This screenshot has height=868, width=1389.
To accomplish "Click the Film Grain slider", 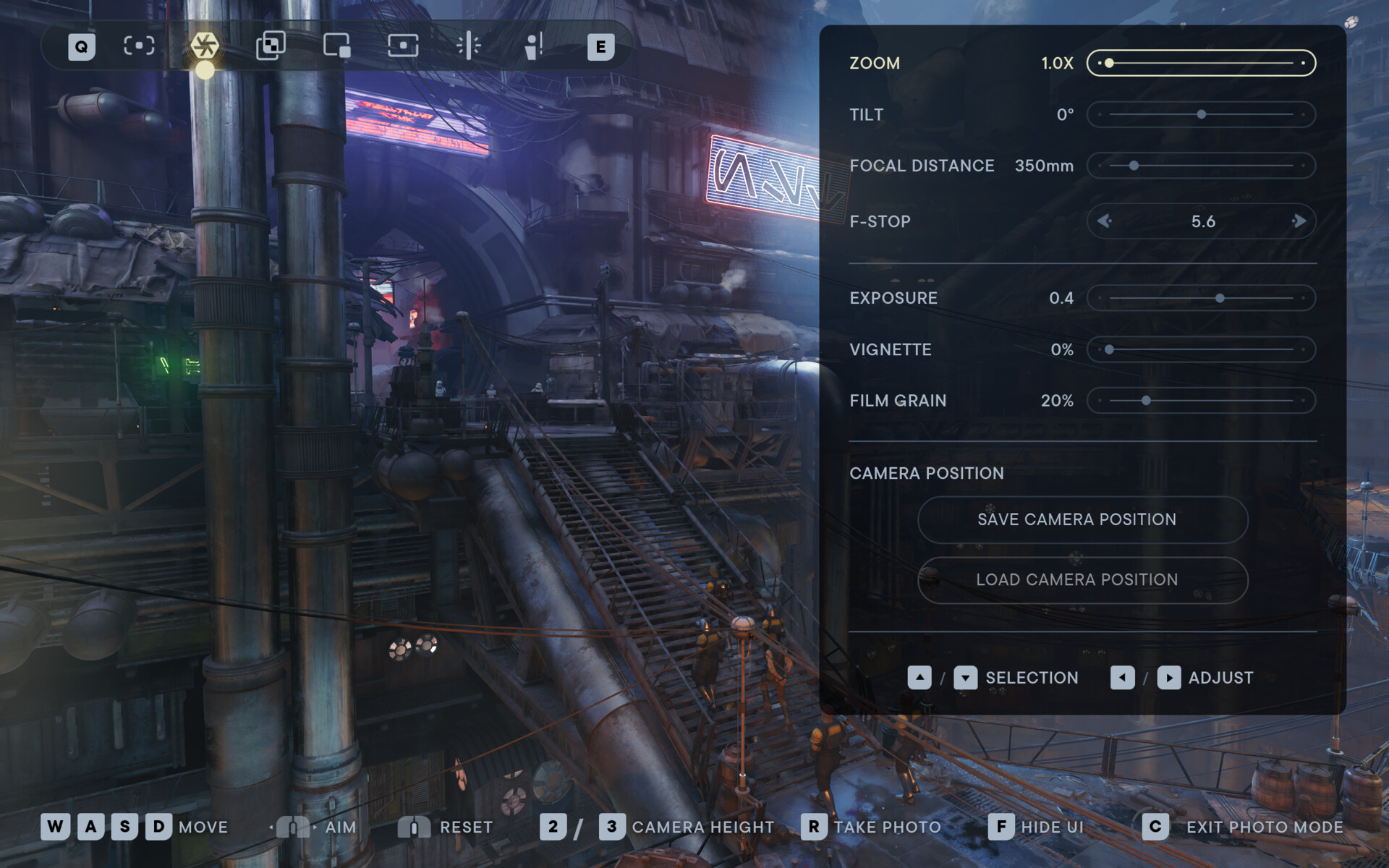I will 1201,401.
